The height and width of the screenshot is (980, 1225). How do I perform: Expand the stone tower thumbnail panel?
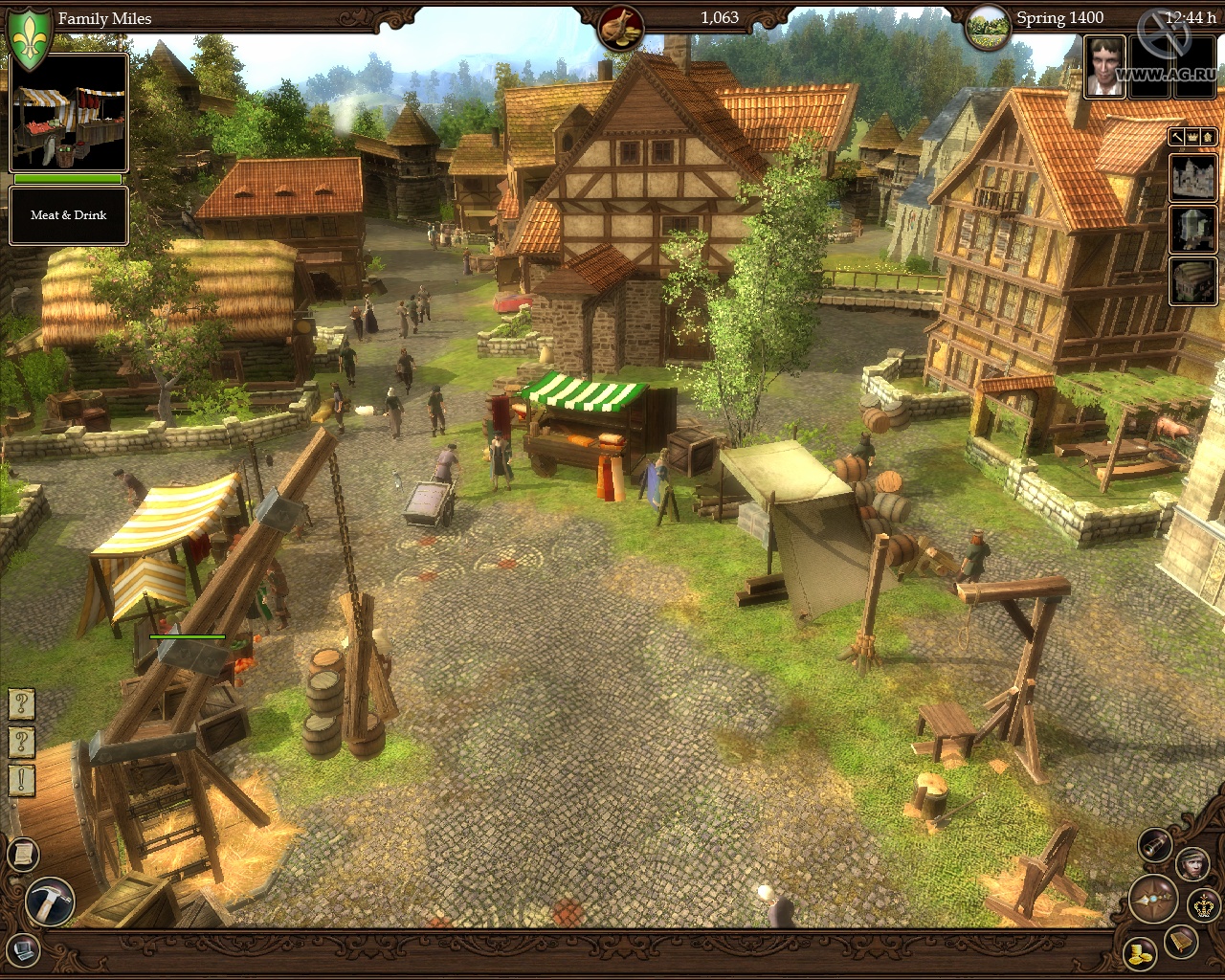1191,230
